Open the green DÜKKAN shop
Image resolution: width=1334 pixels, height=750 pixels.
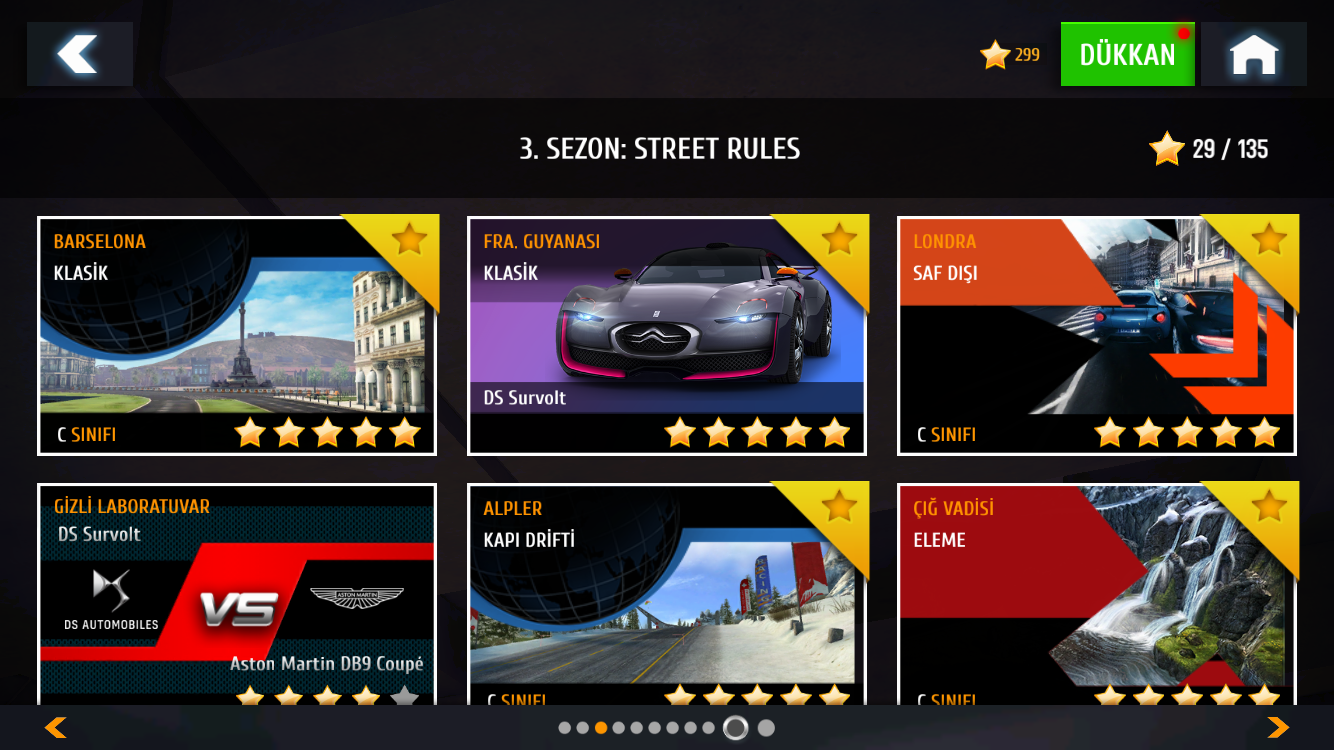click(x=1127, y=54)
